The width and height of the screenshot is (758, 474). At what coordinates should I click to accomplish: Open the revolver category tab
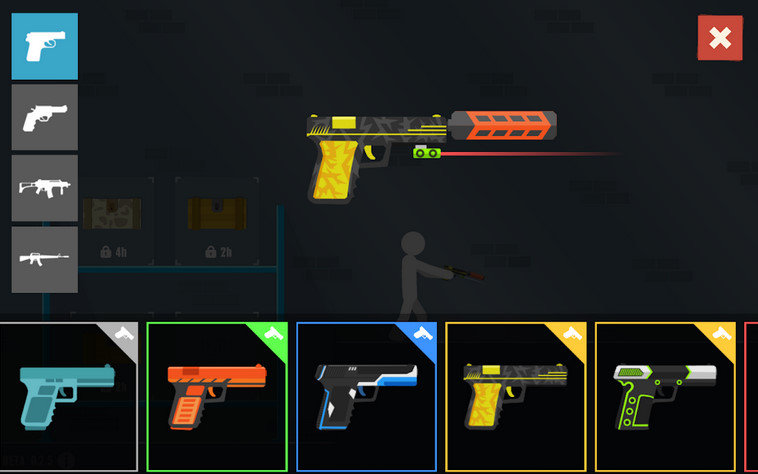click(44, 117)
